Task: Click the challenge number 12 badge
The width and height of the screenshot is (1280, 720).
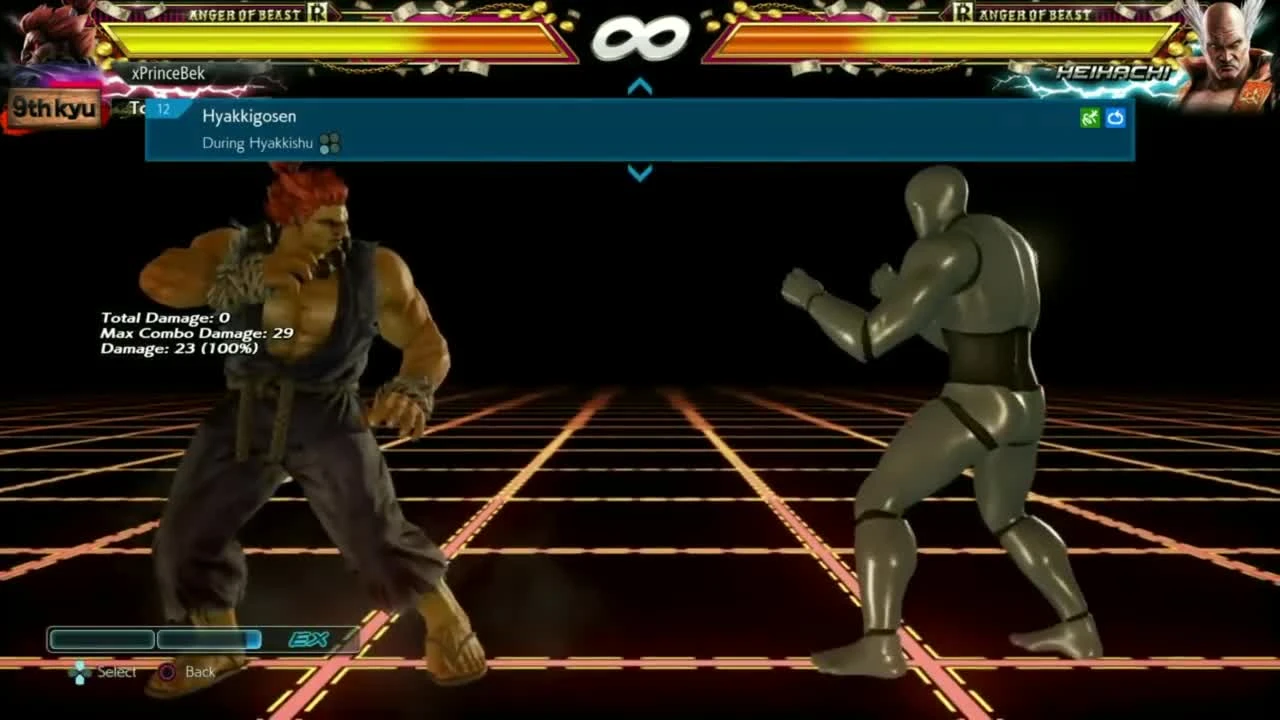Action: (x=163, y=110)
